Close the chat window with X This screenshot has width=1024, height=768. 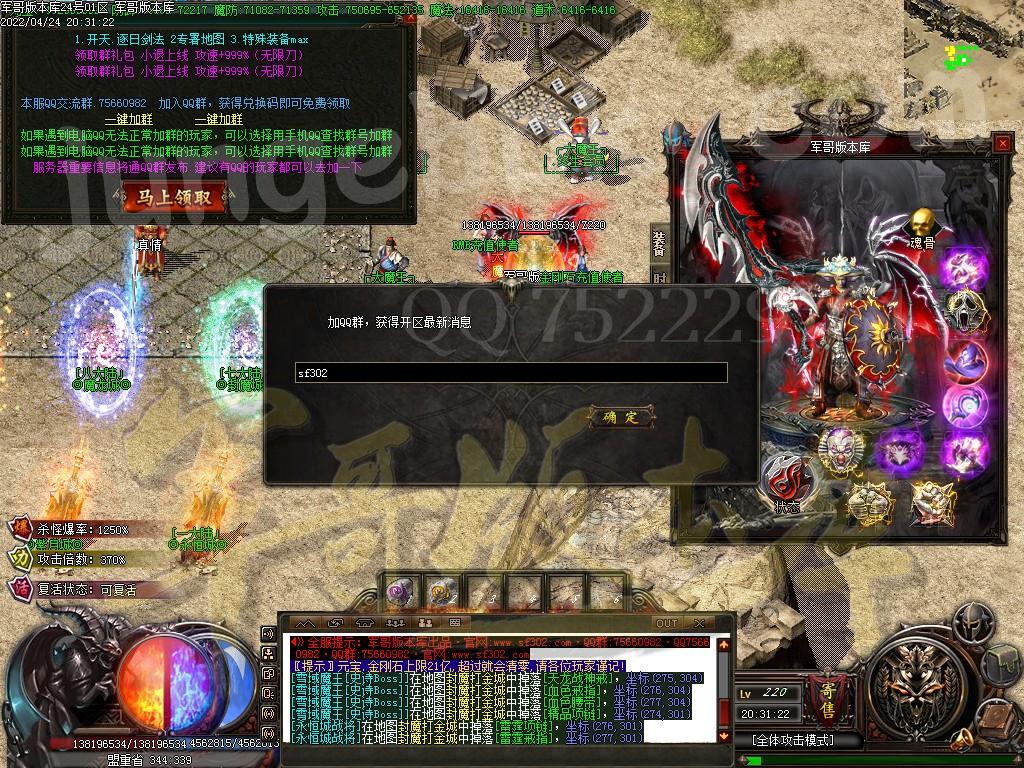point(723,624)
